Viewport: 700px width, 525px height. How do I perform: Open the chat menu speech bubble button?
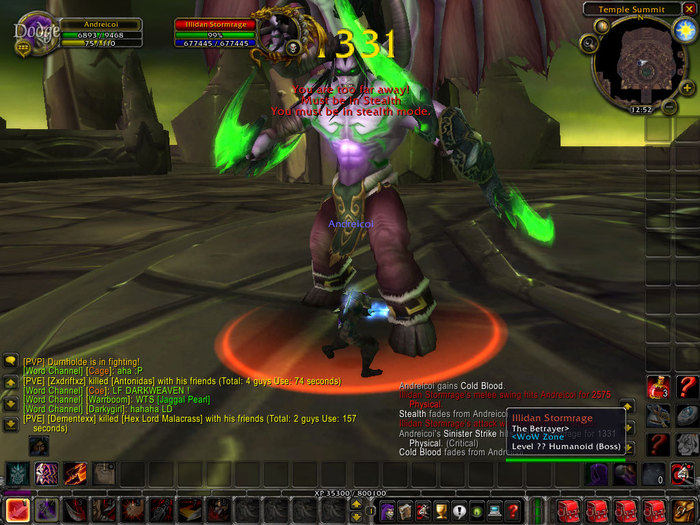11,361
